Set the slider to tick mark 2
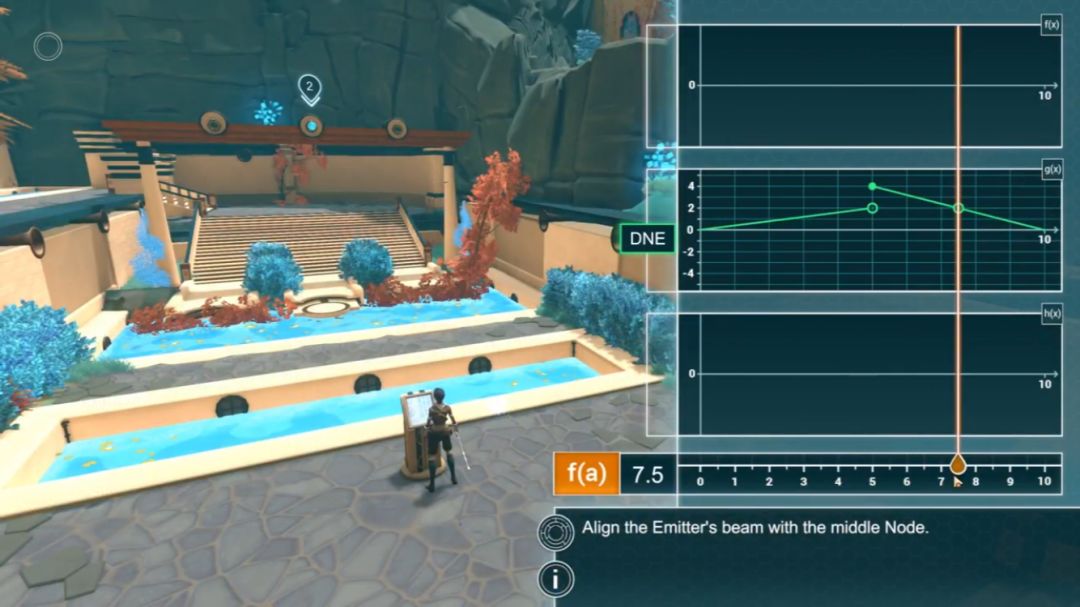 pos(769,470)
